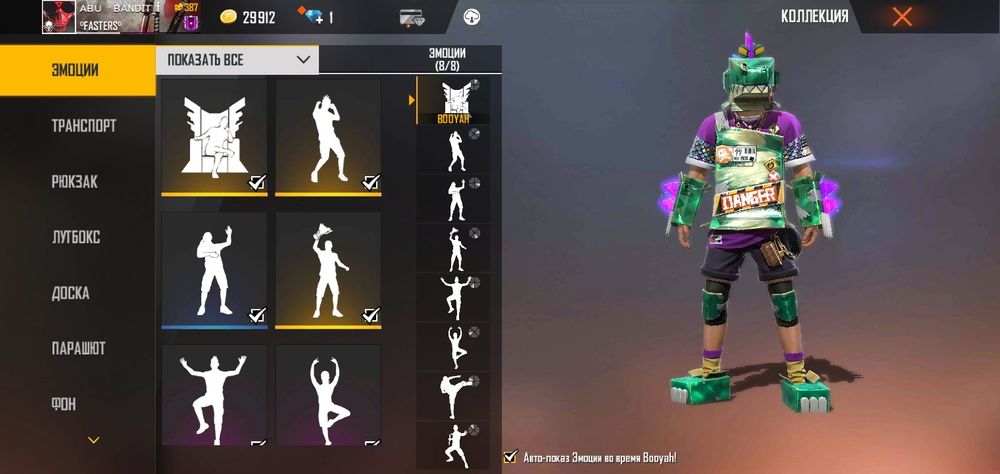Open the card and diamond top-up icon
Viewport: 1000px width, 474px height.
point(412,17)
